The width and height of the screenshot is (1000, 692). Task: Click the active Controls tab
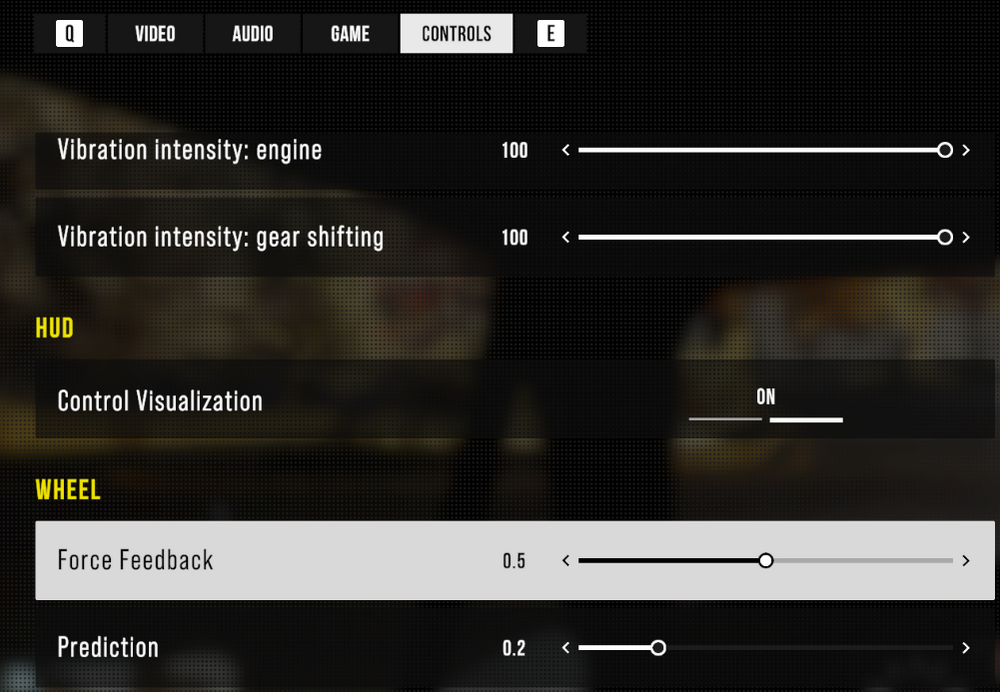point(456,34)
